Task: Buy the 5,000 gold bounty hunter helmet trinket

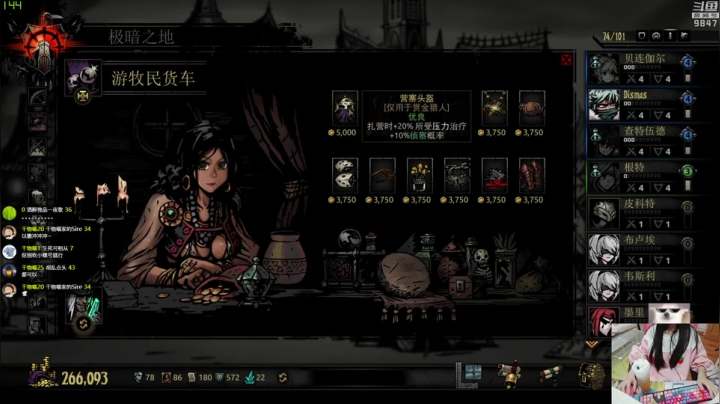Action: click(x=345, y=108)
